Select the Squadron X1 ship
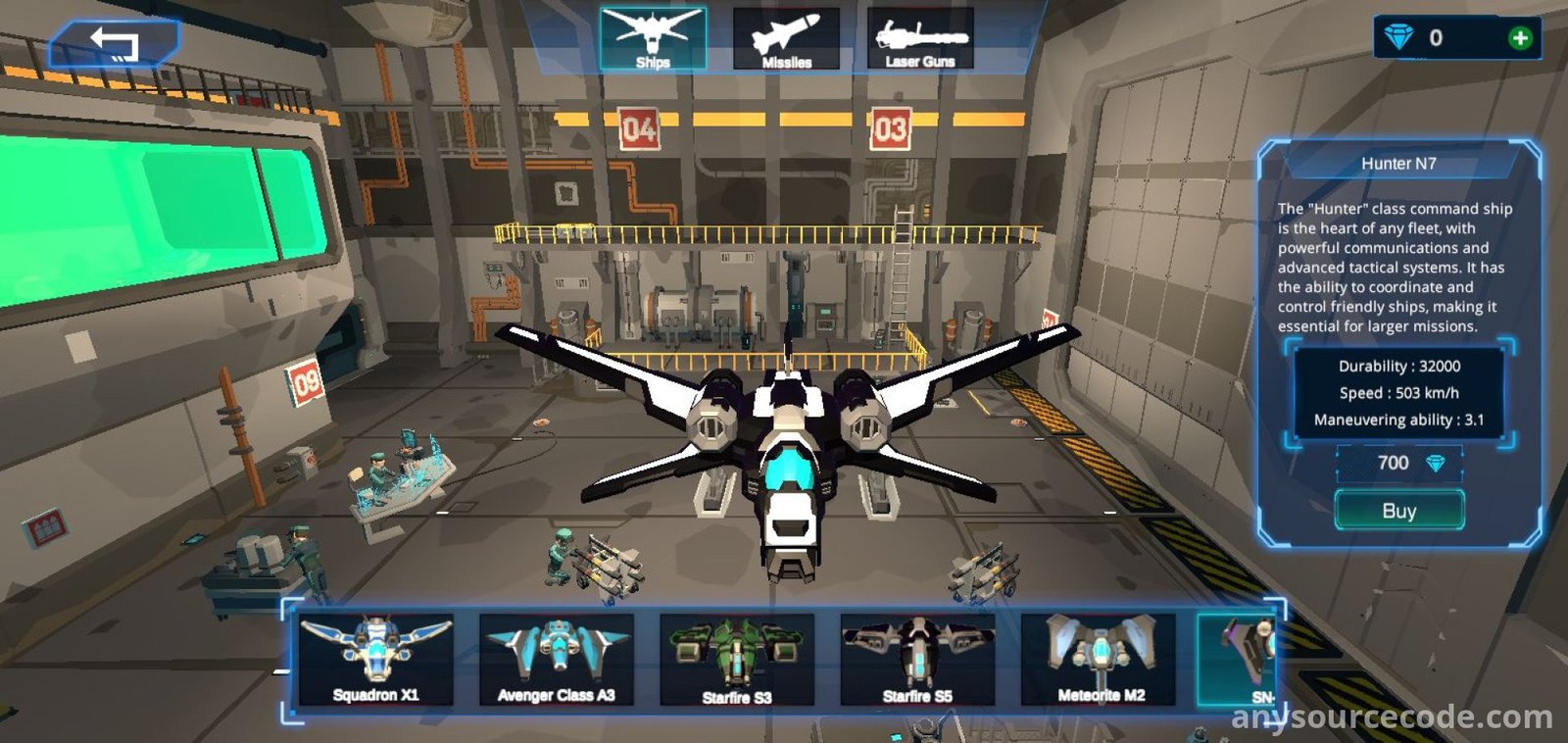1568x743 pixels. [376, 659]
